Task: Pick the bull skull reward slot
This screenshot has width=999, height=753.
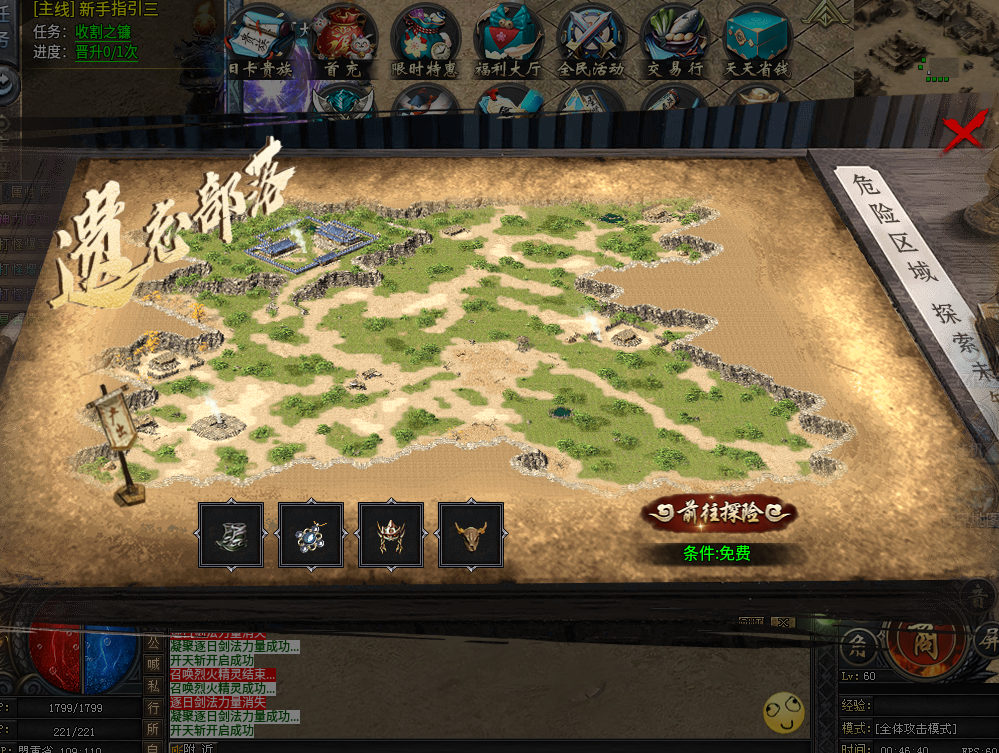Action: [471, 535]
